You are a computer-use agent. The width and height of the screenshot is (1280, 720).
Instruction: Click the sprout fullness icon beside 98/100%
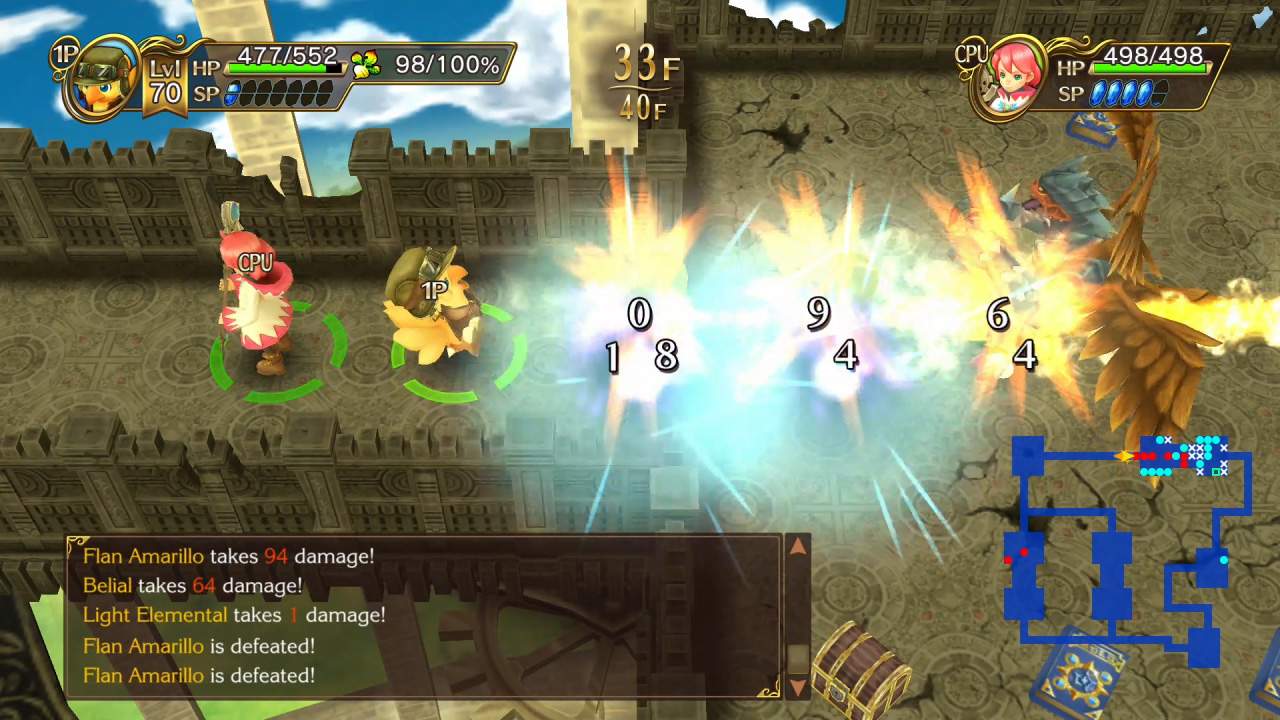pyautogui.click(x=363, y=62)
